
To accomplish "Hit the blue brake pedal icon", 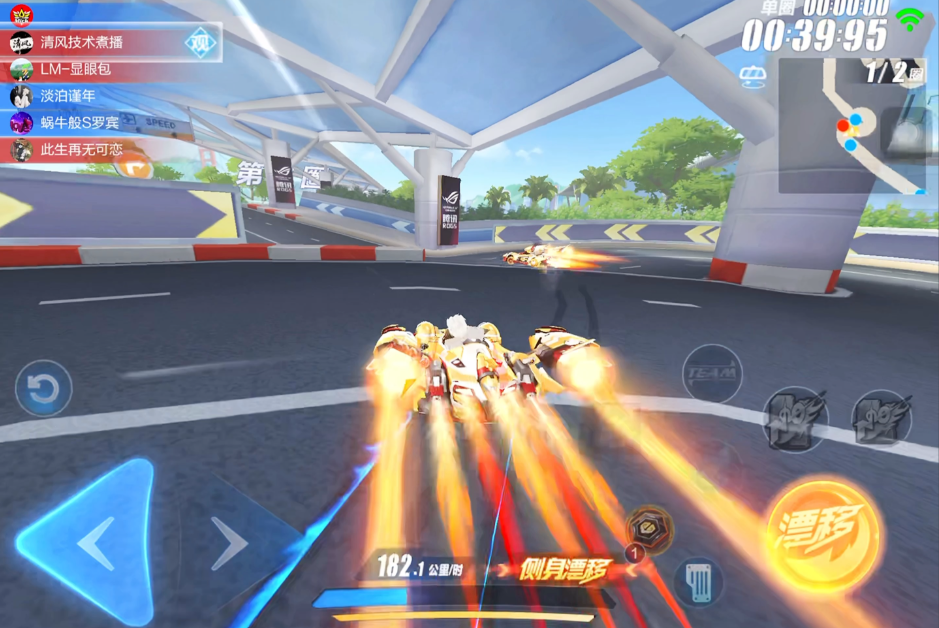I will pos(698,581).
